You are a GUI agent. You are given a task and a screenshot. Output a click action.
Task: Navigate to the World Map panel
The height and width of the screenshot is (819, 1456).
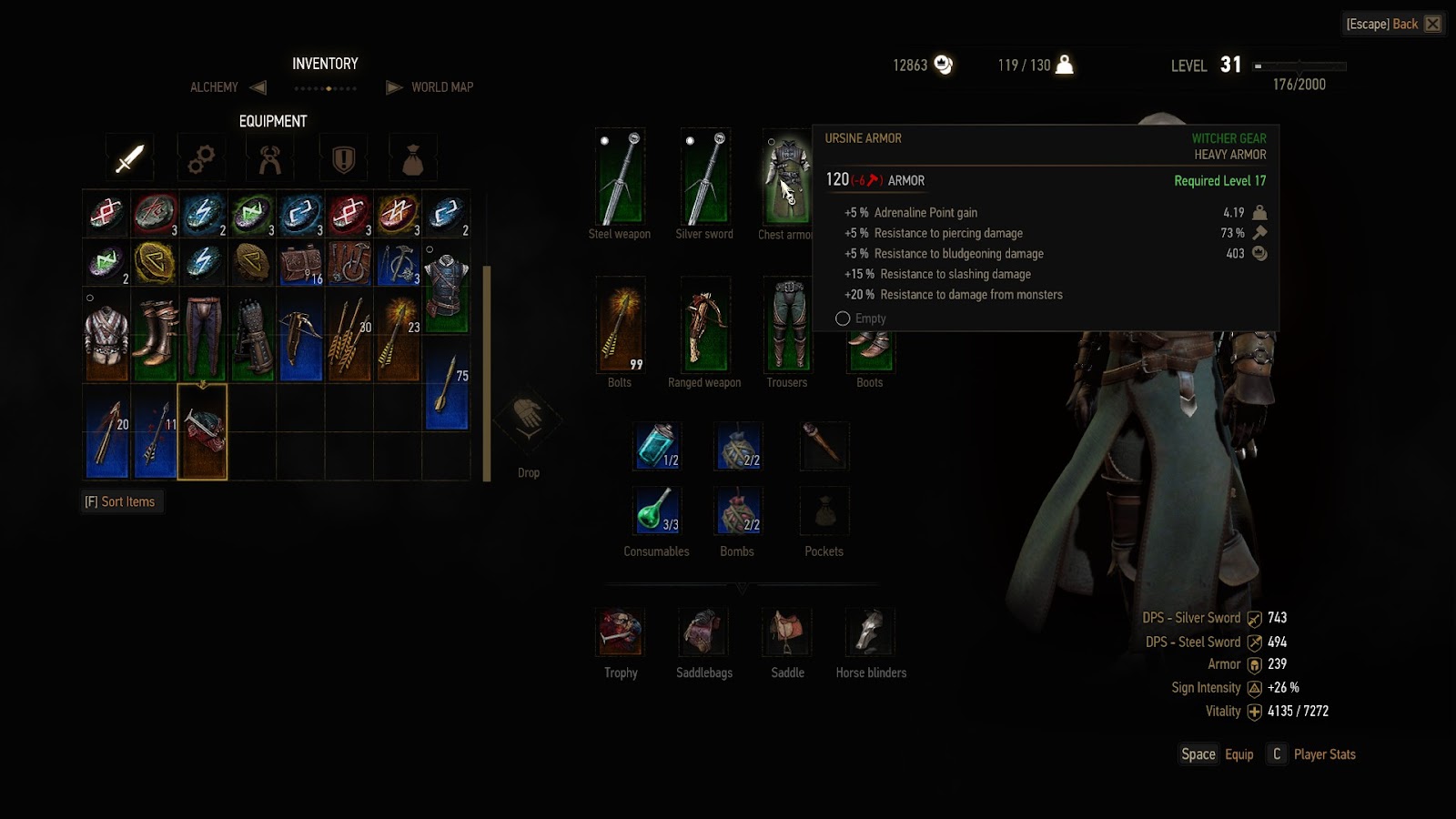441,87
